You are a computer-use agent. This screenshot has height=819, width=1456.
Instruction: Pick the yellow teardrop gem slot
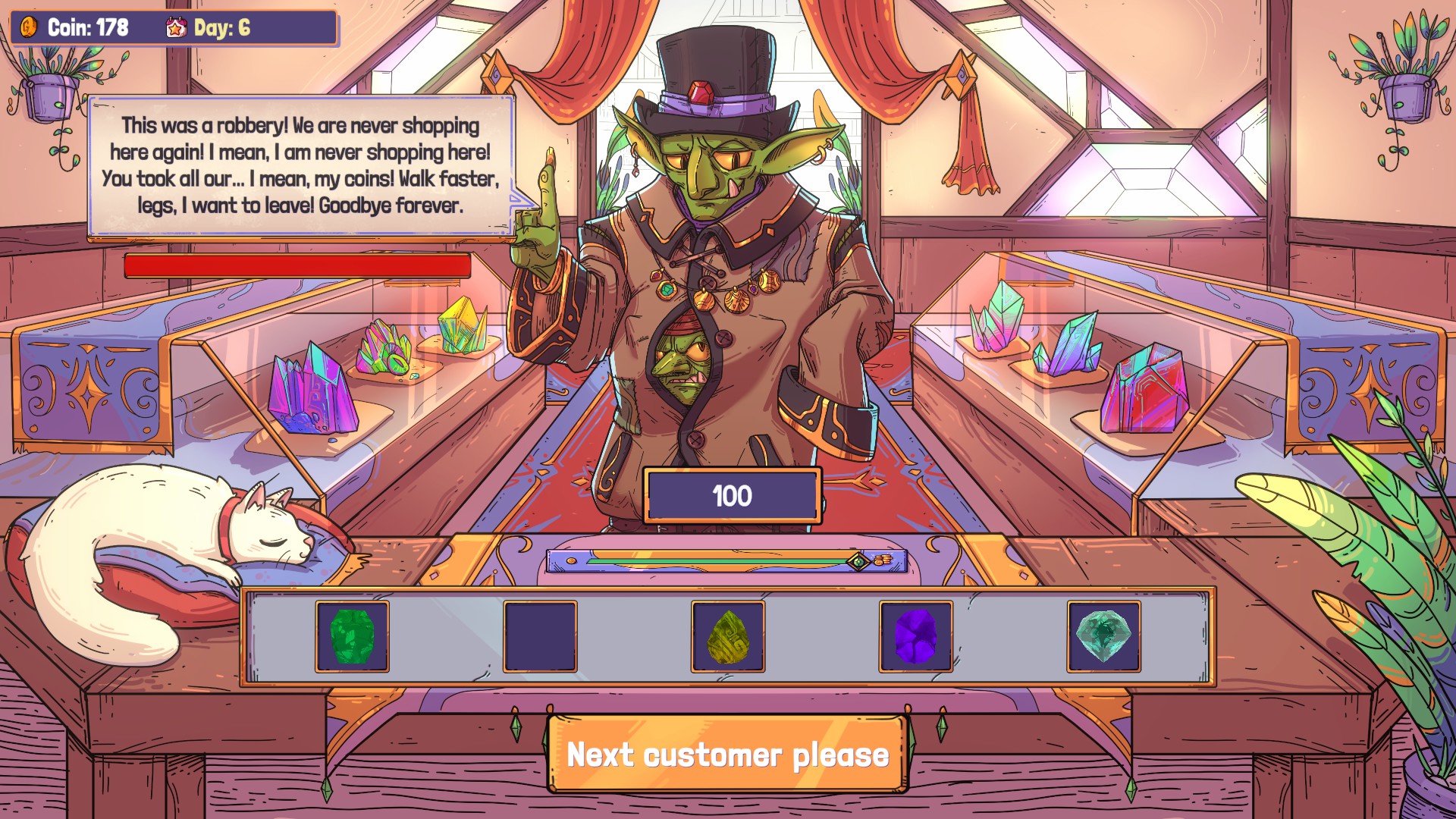[727, 636]
